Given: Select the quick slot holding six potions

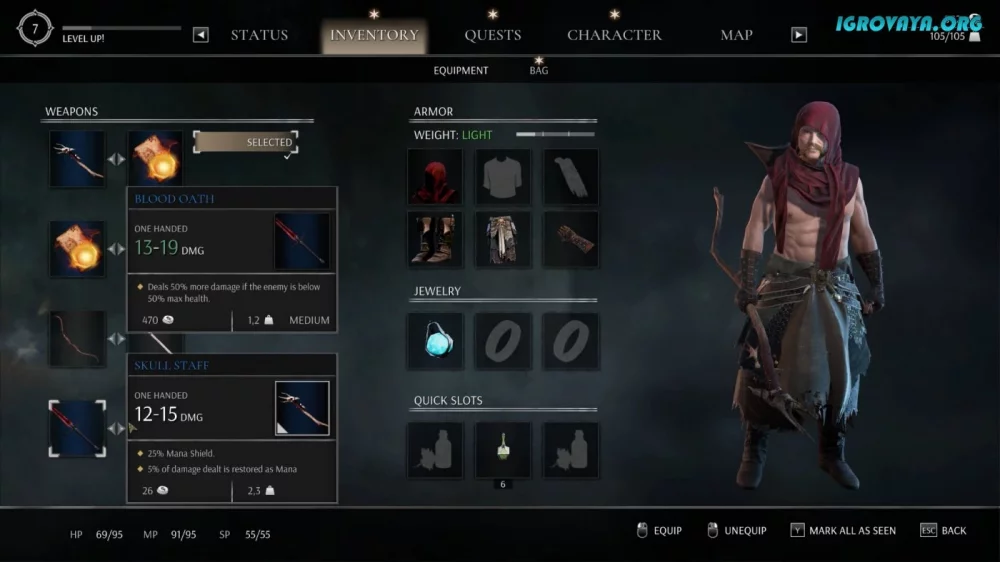Looking at the screenshot, I should click(503, 449).
